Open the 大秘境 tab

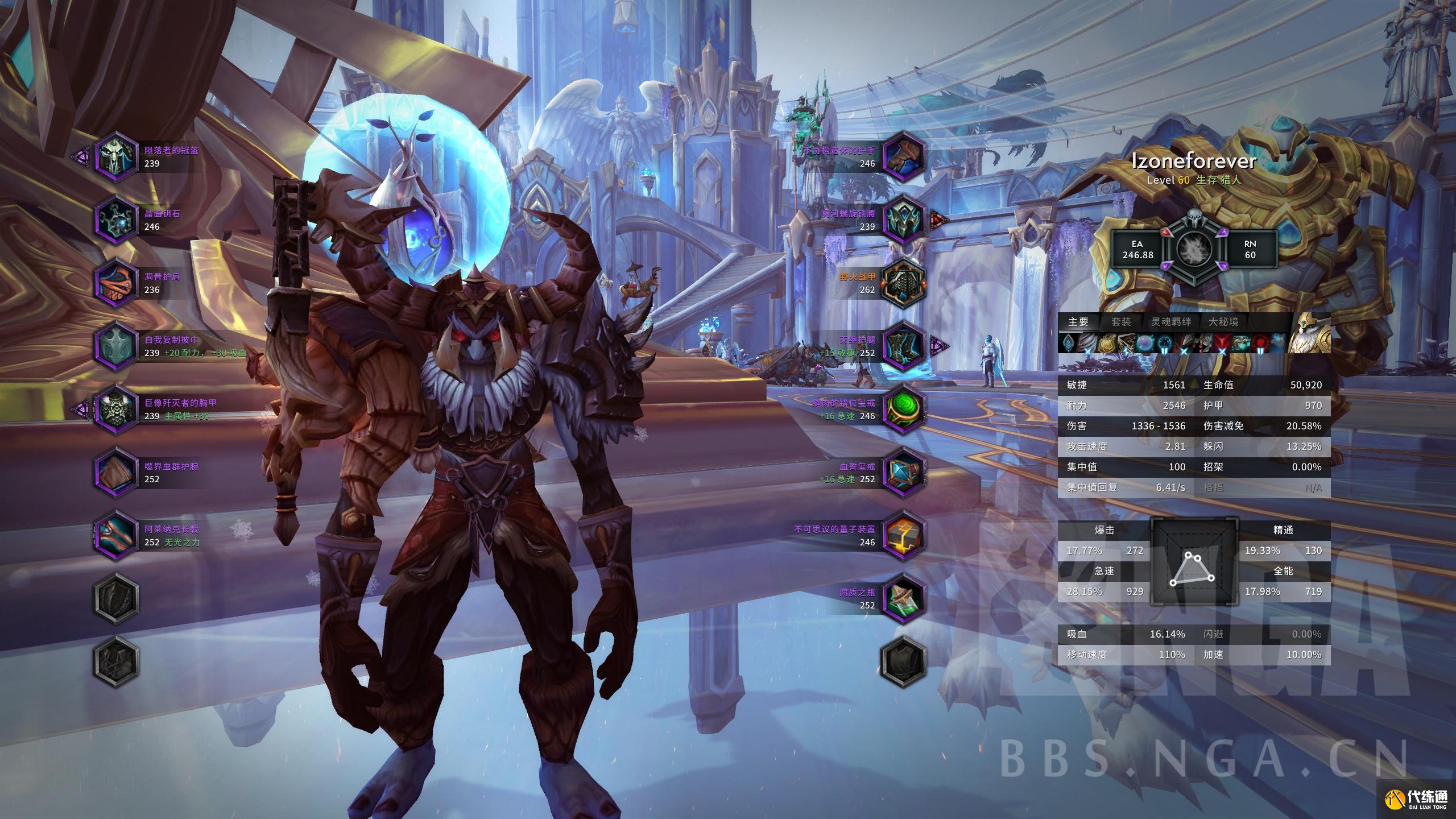(1223, 322)
